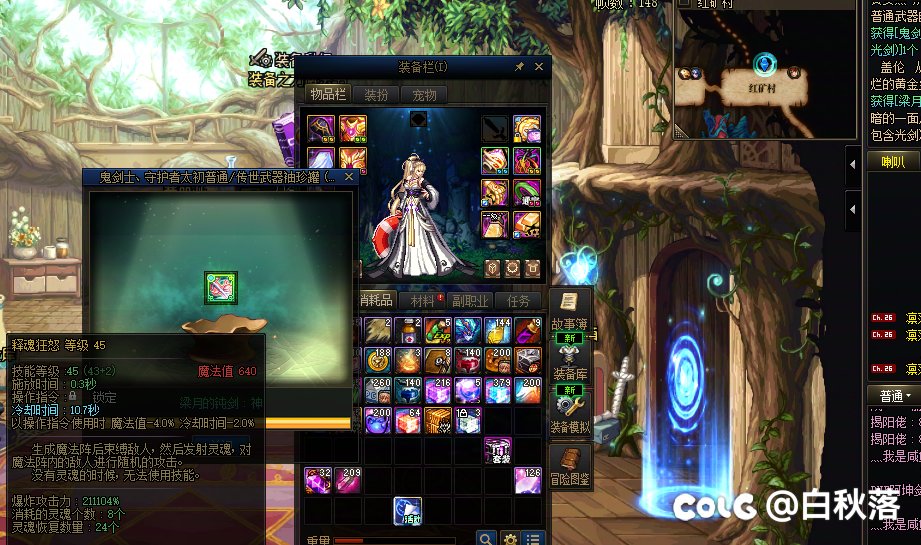Switch to the 物品栏 tab
The width and height of the screenshot is (921, 545).
point(327,95)
